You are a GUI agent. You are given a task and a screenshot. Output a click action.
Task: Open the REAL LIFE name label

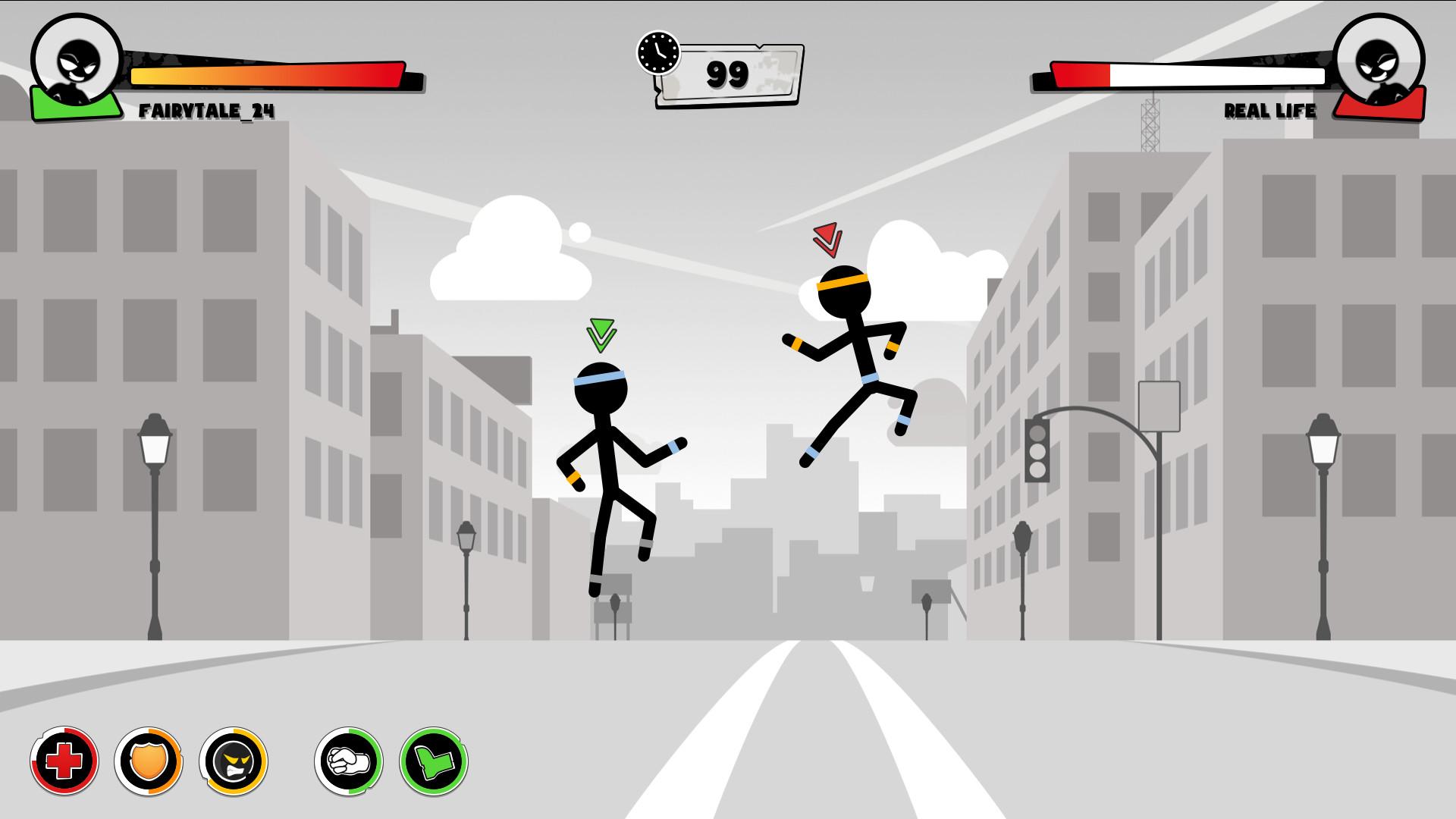click(1270, 111)
